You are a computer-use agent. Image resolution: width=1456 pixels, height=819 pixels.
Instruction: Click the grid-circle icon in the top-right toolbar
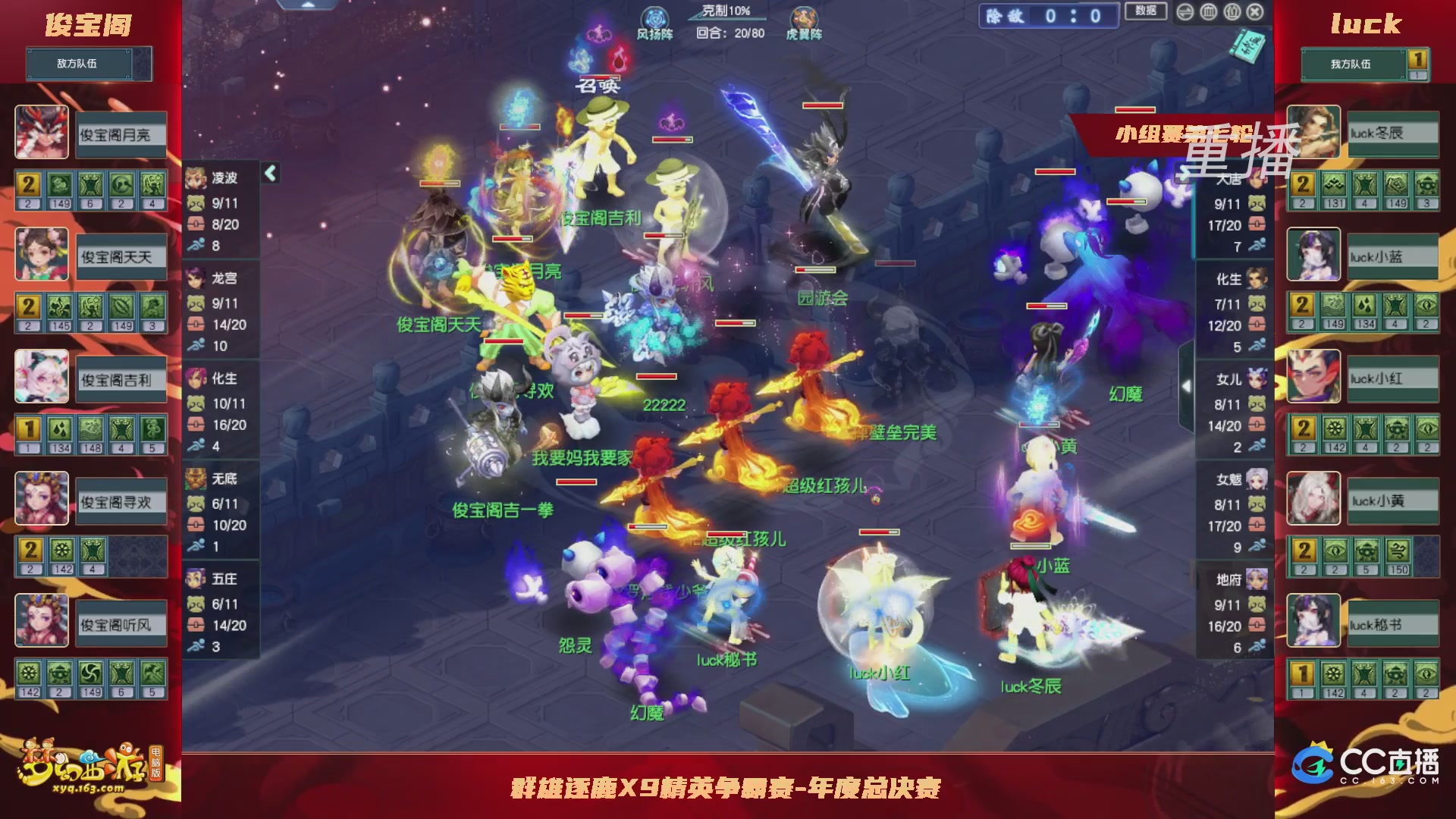[1208, 12]
